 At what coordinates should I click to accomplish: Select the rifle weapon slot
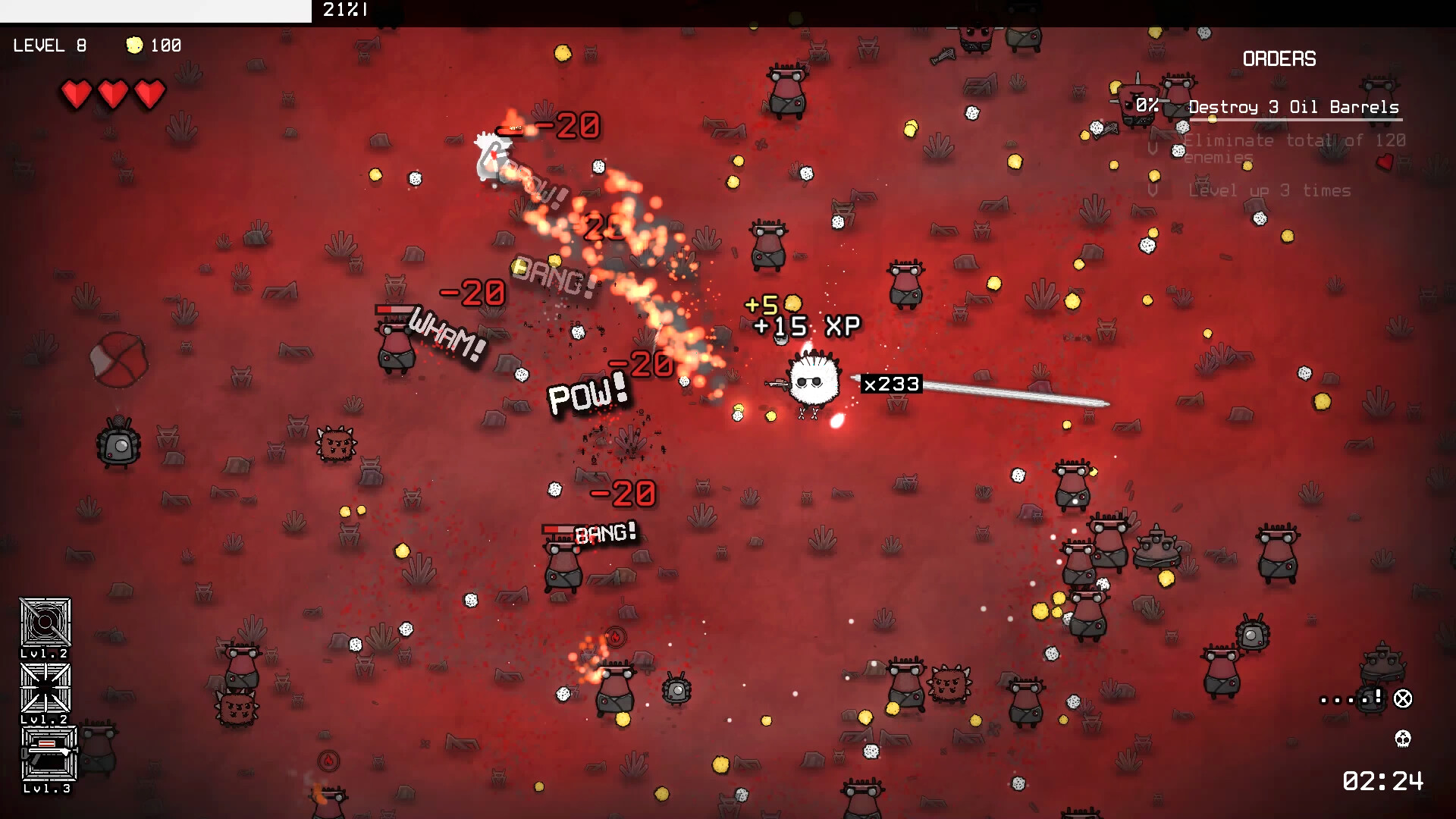(x=49, y=752)
